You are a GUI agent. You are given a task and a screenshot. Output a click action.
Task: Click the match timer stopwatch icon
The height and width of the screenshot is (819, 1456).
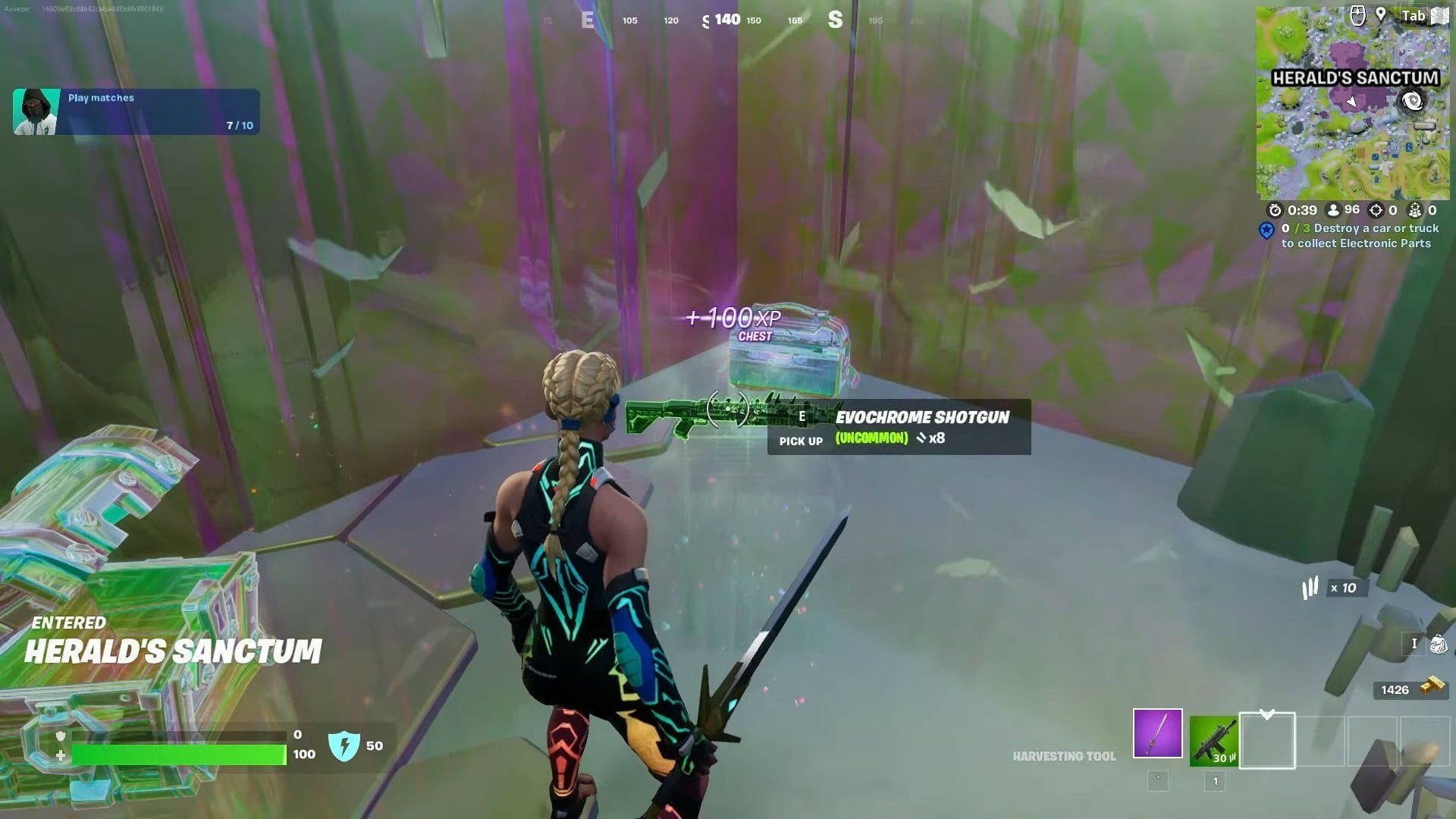tap(1276, 209)
